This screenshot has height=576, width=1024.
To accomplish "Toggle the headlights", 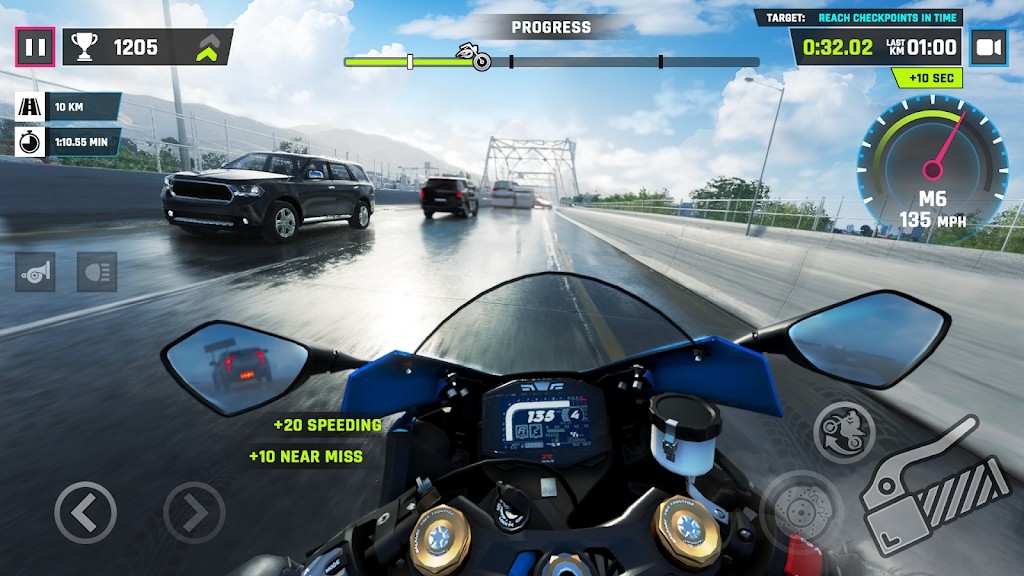I will (x=97, y=272).
